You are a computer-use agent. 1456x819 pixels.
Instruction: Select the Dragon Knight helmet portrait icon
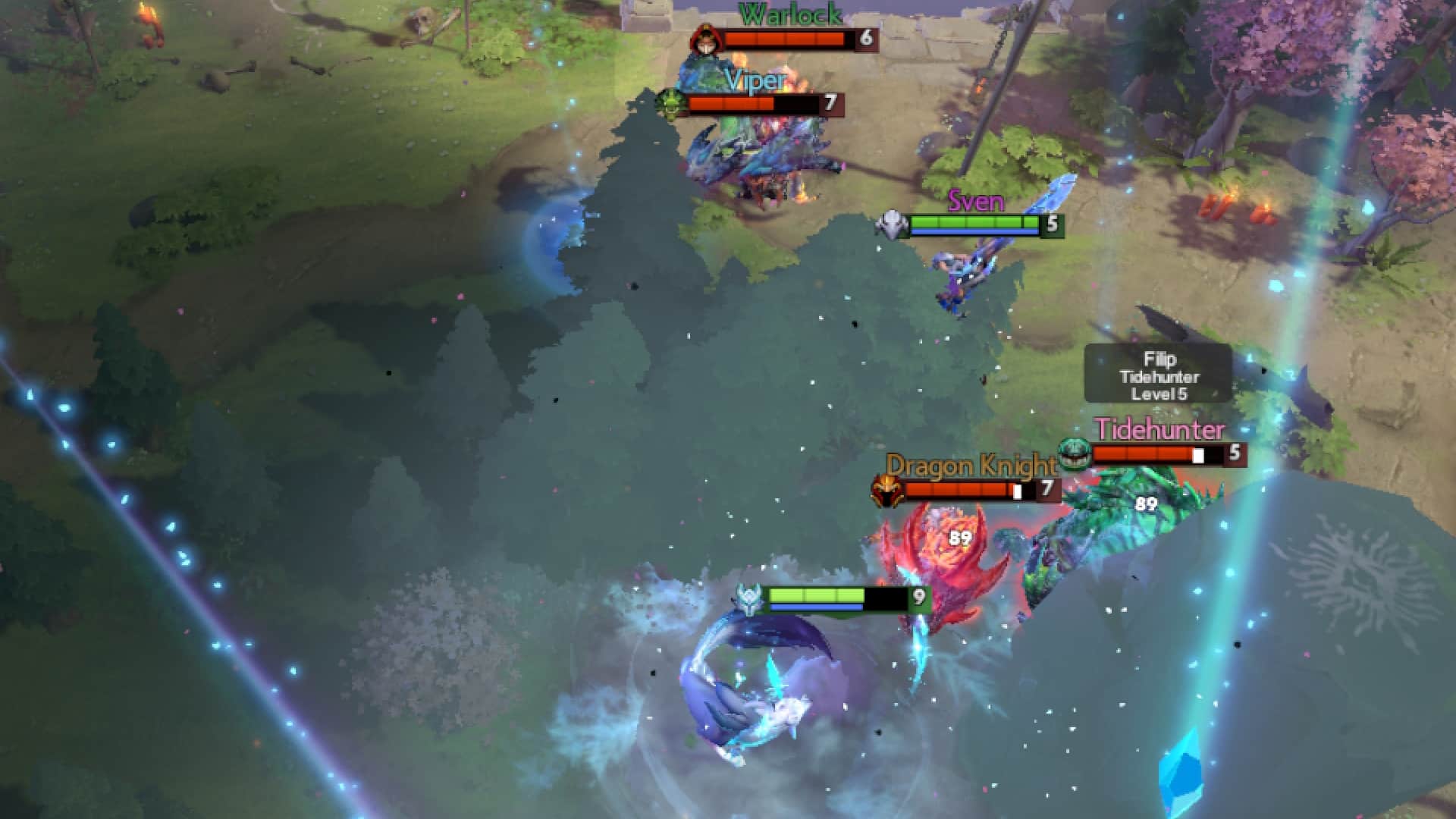point(886,489)
